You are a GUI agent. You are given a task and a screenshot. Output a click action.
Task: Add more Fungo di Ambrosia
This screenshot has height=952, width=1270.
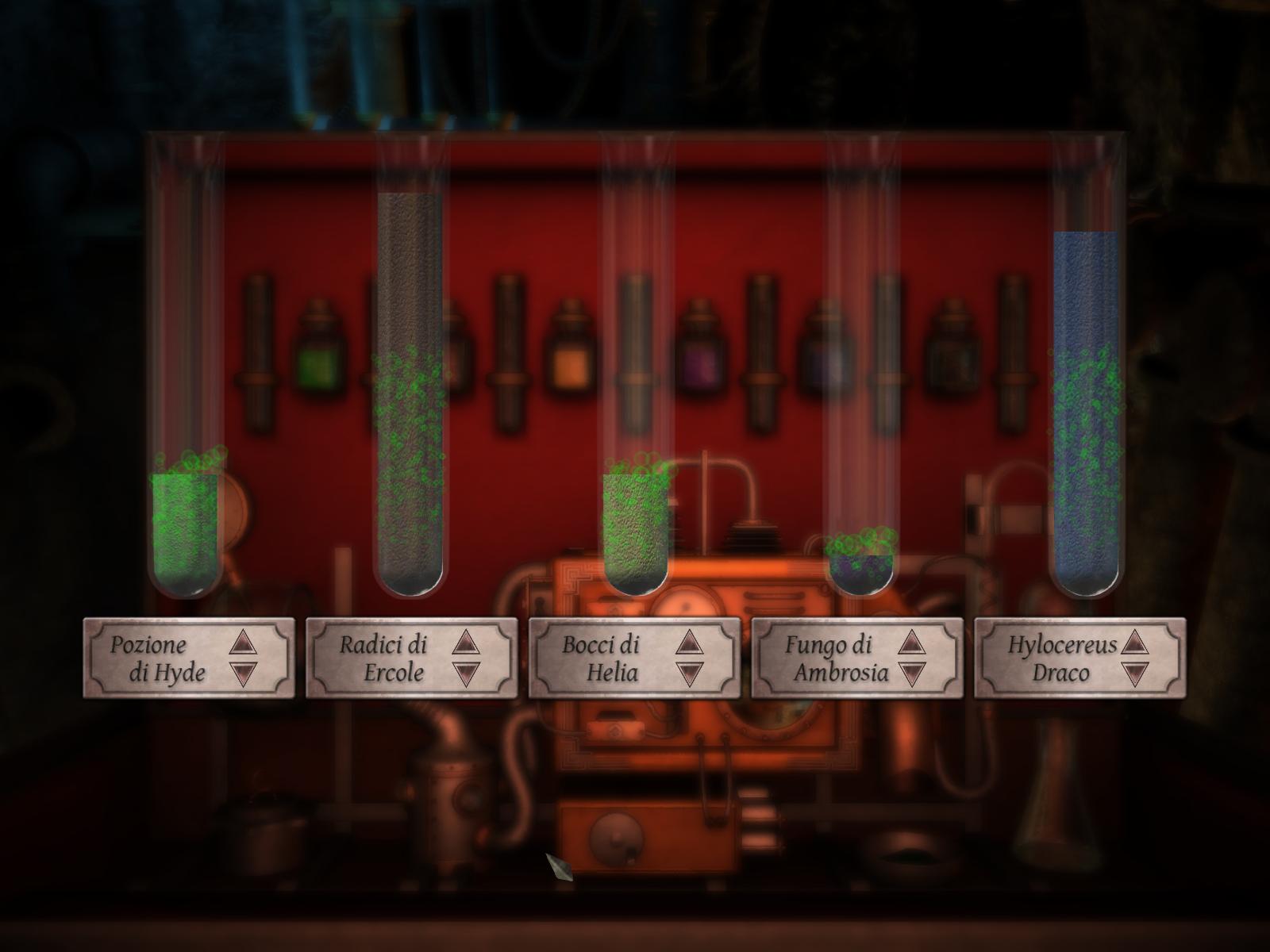[x=913, y=643]
